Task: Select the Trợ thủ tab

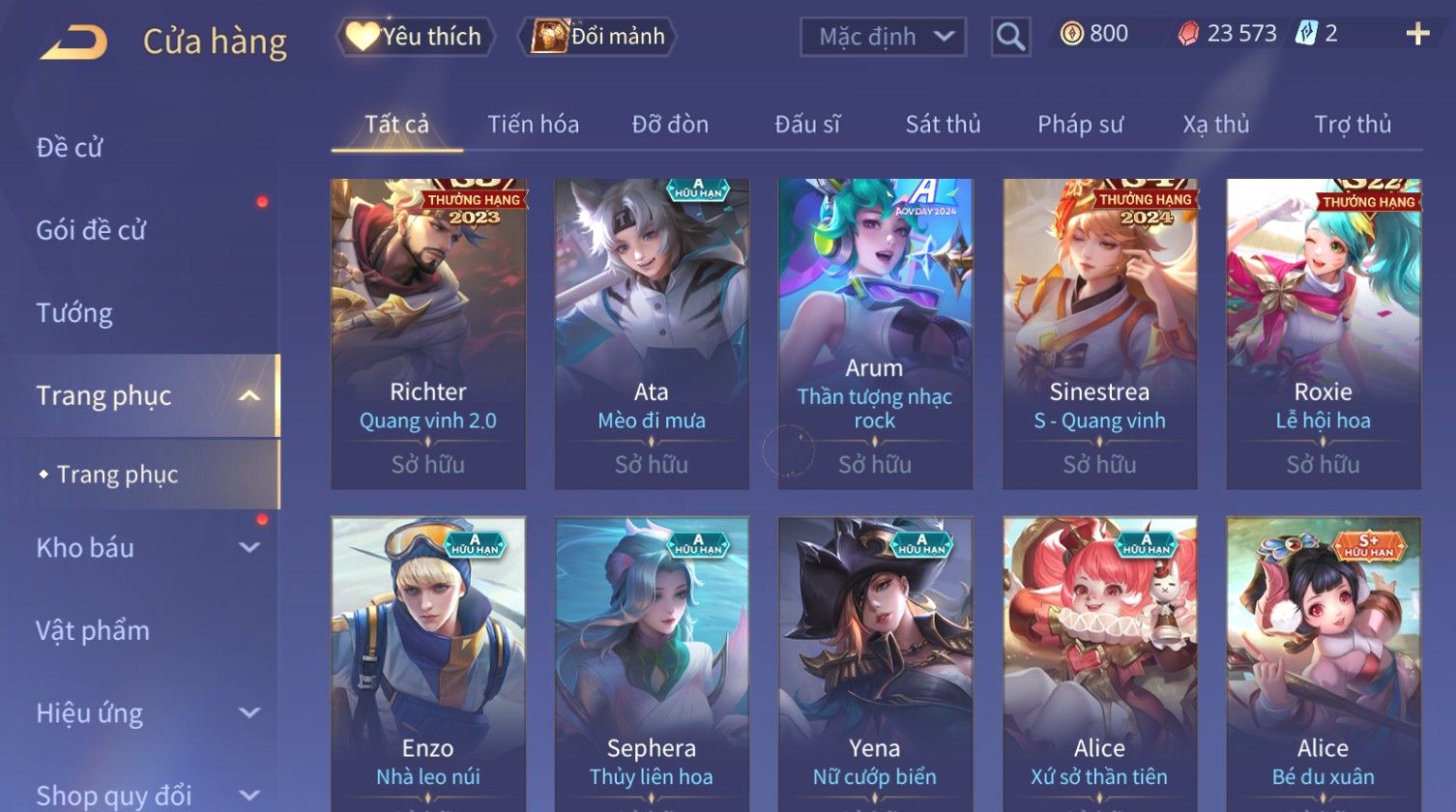Action: click(1352, 125)
